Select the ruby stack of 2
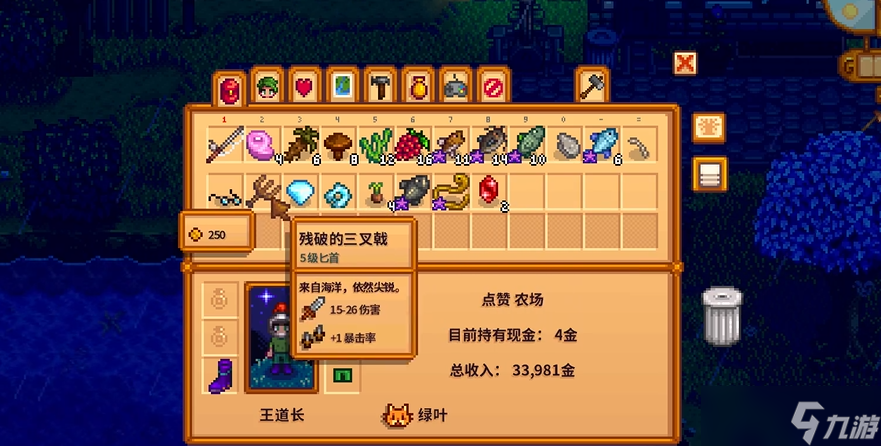Image resolution: width=881 pixels, height=446 pixels. click(x=490, y=190)
